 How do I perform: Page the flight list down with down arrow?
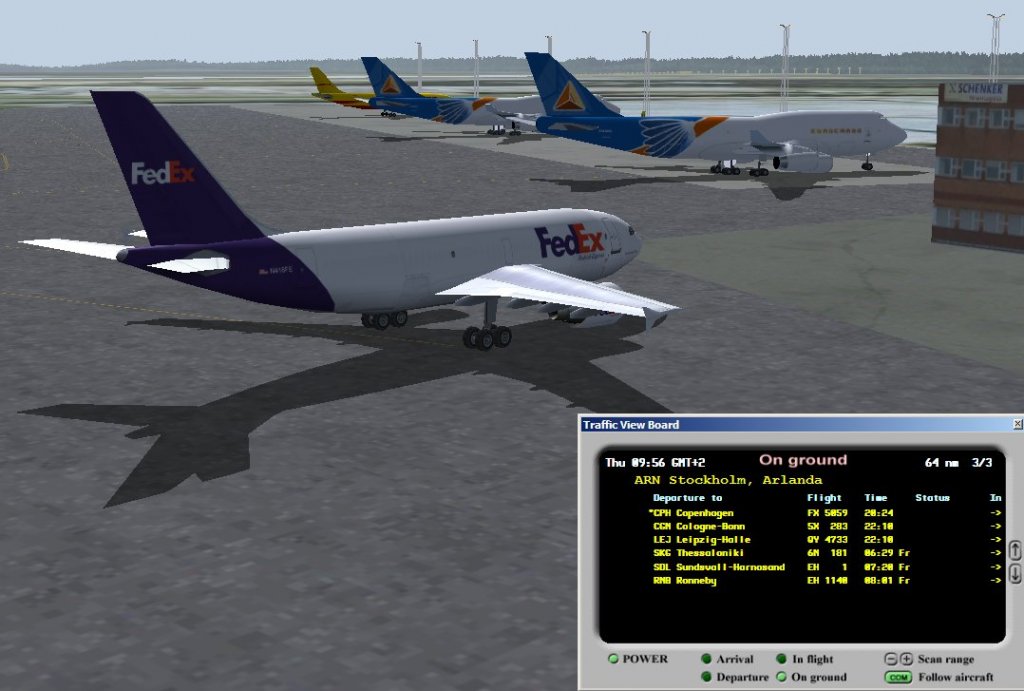click(x=1015, y=573)
